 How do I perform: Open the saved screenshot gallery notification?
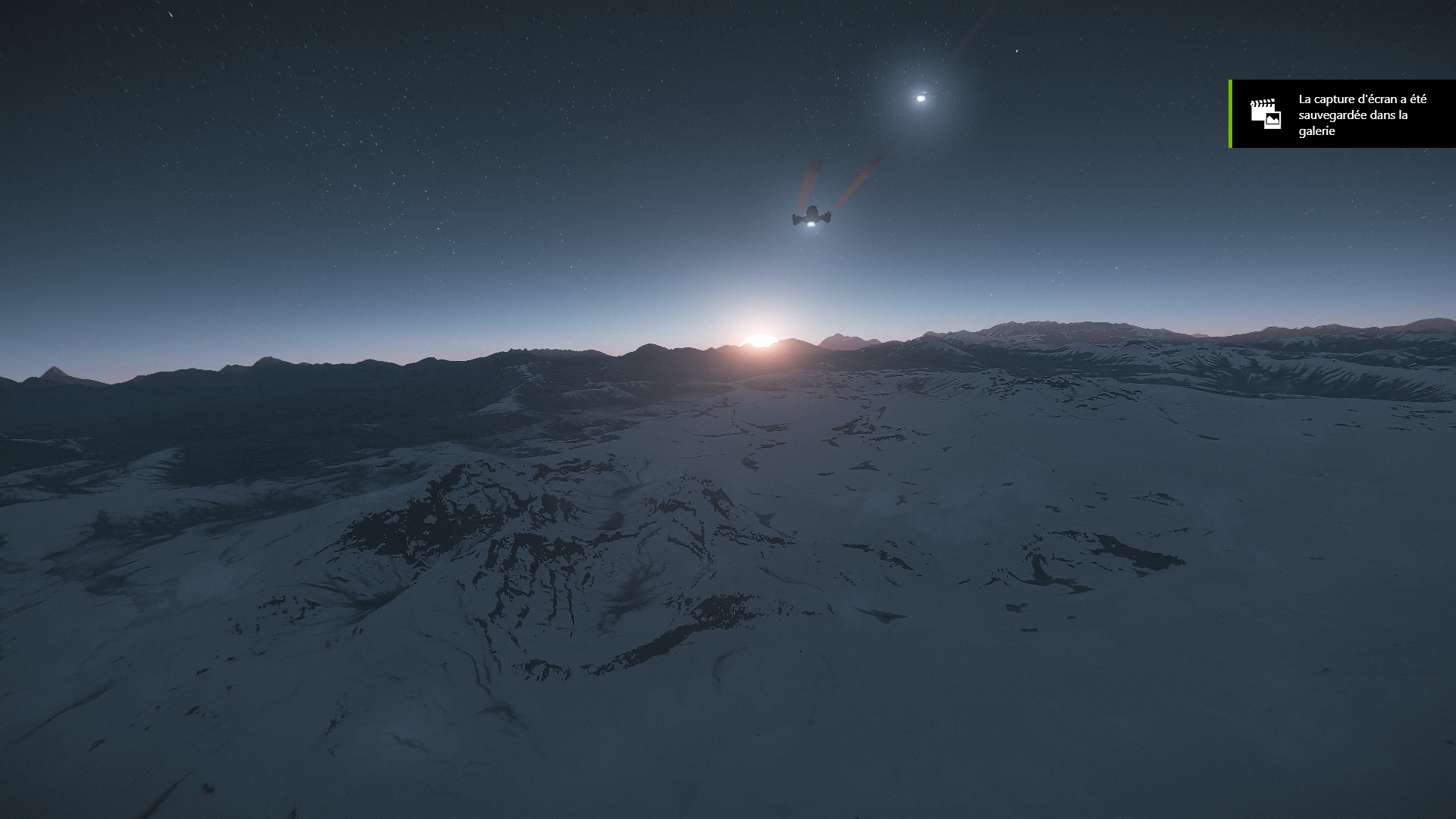[x=1343, y=115]
